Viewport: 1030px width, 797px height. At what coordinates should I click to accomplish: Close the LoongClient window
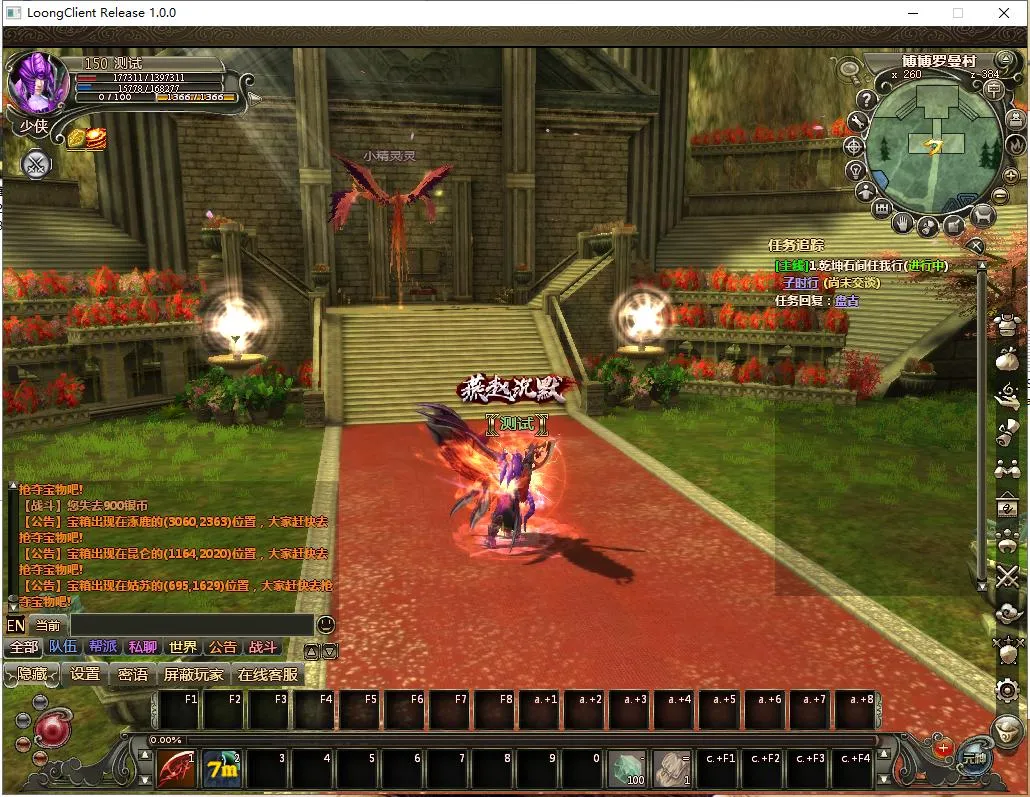coord(1004,13)
